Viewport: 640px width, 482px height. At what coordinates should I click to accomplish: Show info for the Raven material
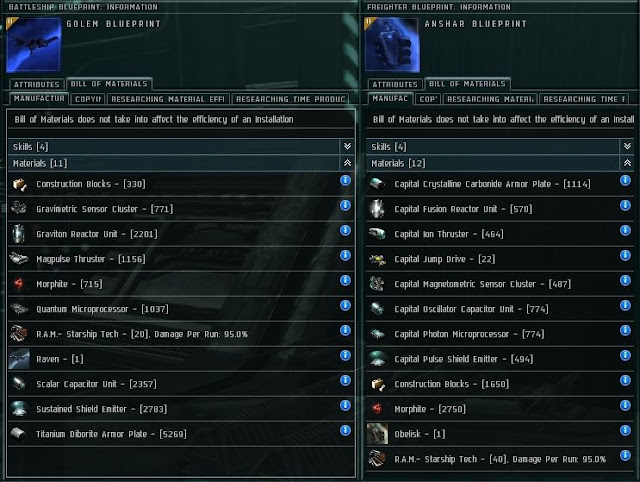click(x=345, y=356)
